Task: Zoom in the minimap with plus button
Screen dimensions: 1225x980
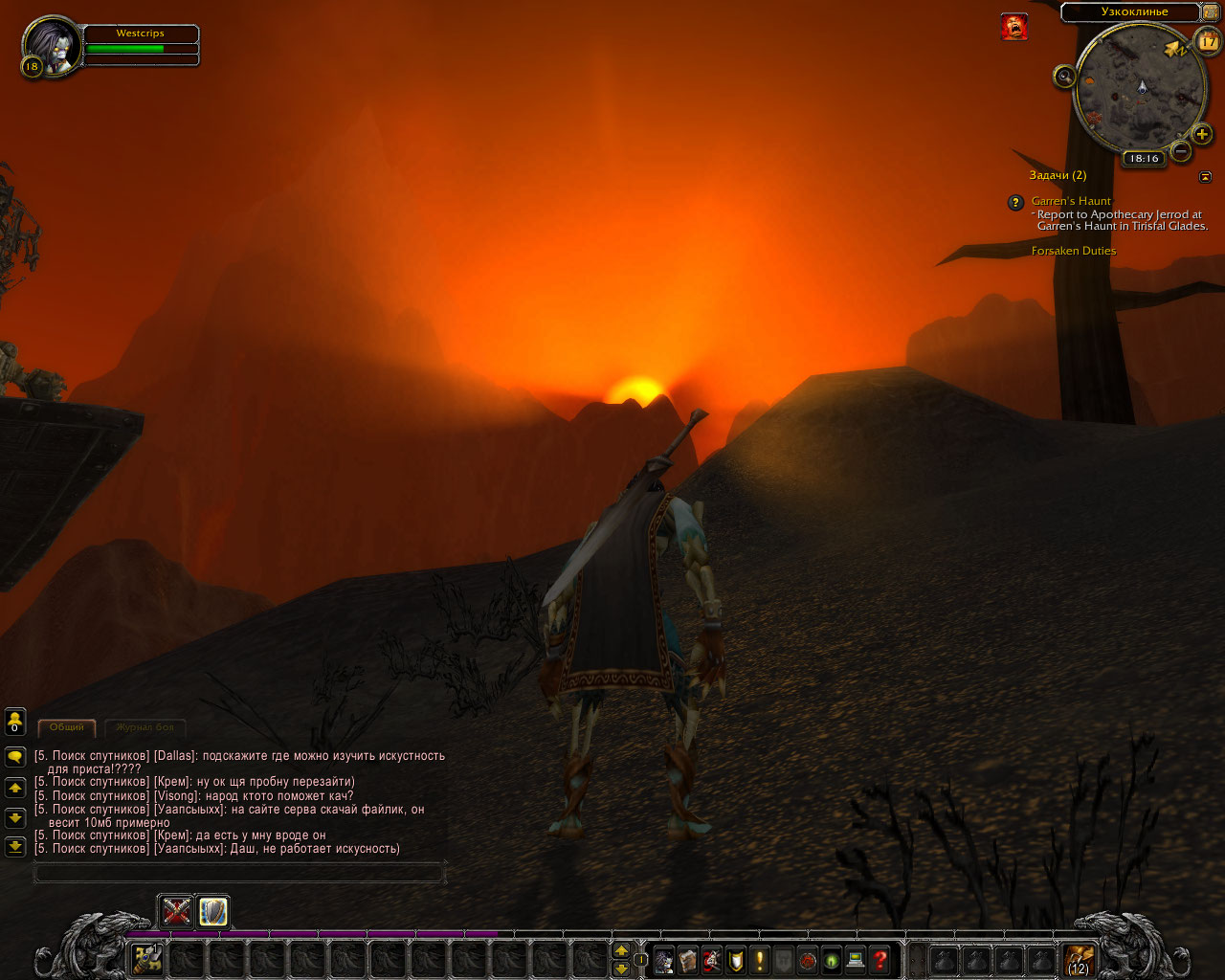Action: [1202, 134]
